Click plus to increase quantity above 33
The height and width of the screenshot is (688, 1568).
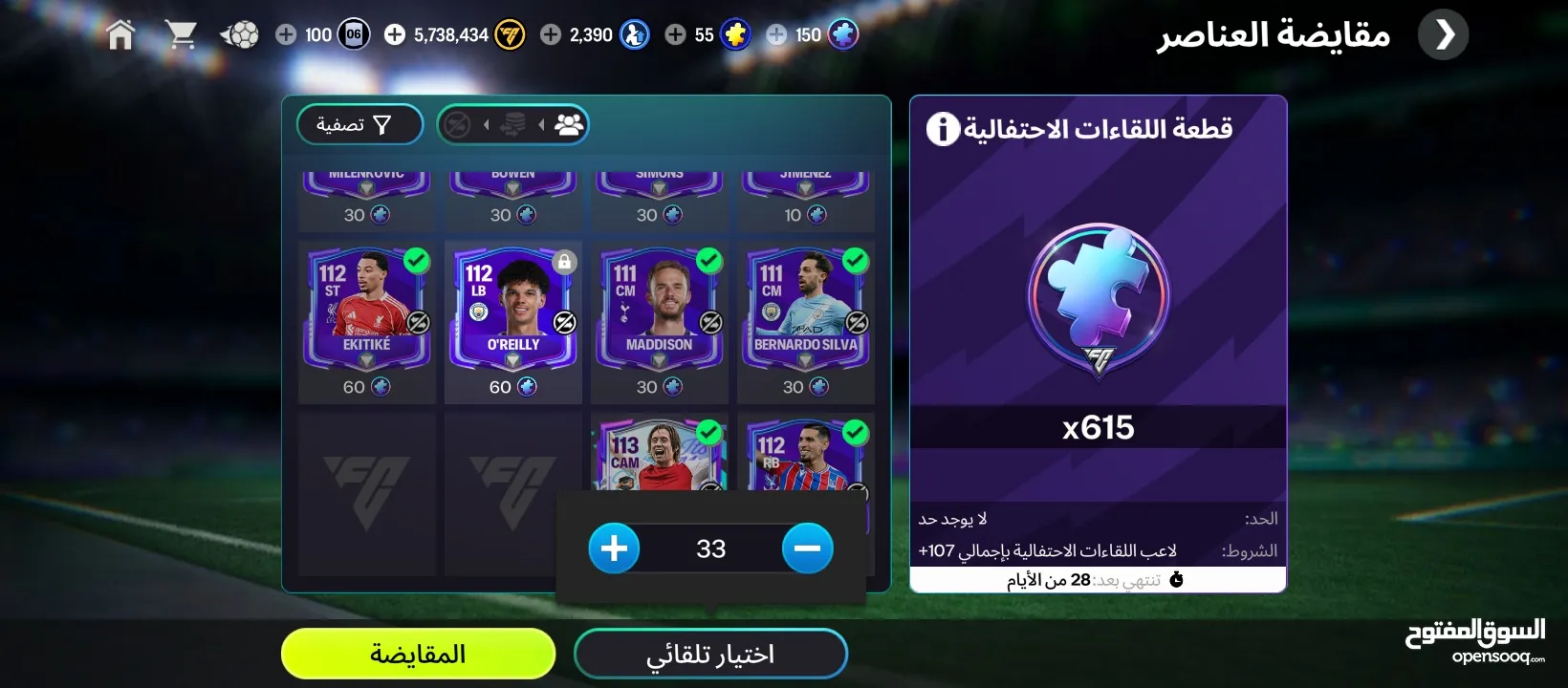tap(615, 548)
